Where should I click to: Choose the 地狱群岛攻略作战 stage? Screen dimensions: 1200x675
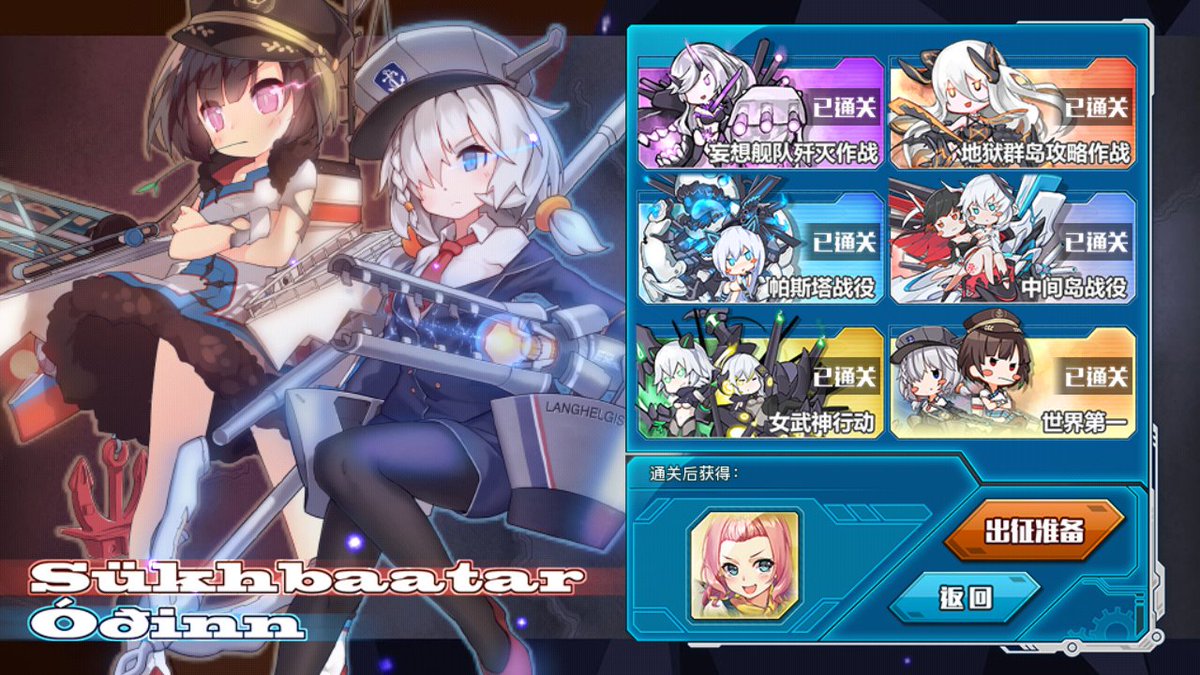tap(1012, 112)
